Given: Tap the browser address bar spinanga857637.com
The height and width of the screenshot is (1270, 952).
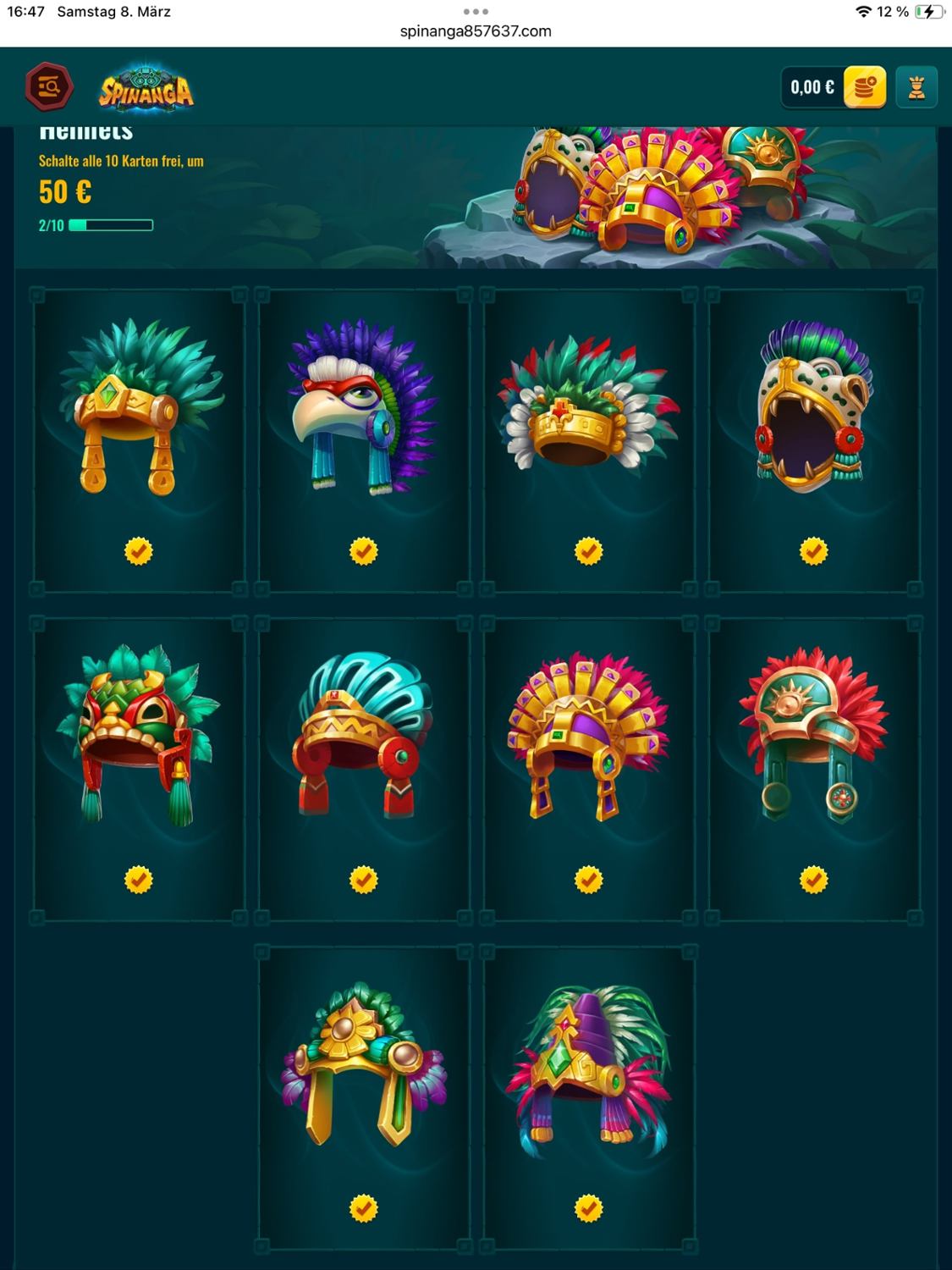Looking at the screenshot, I should pyautogui.click(x=476, y=31).
